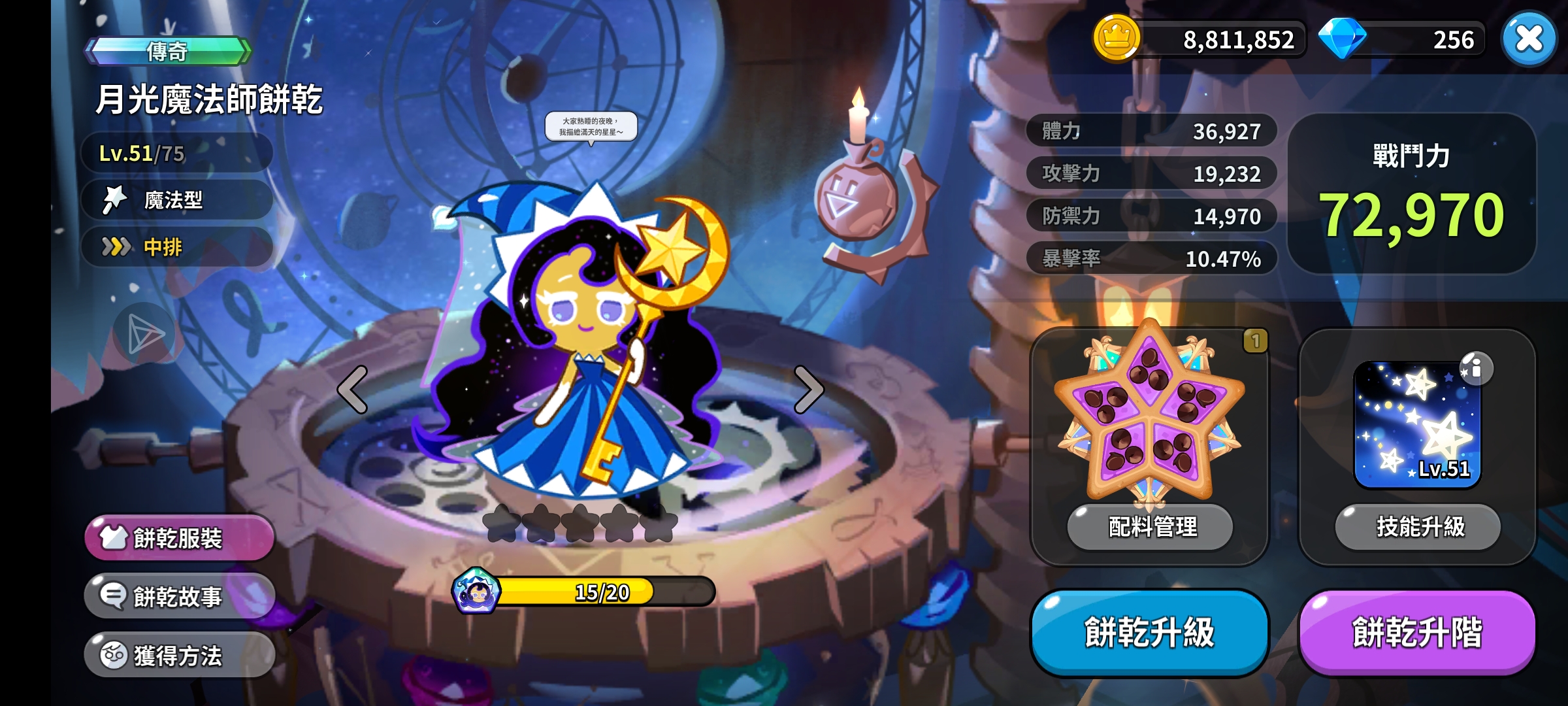Open 餅乾服裝 costume menu
1568x706 pixels.
pos(179,538)
